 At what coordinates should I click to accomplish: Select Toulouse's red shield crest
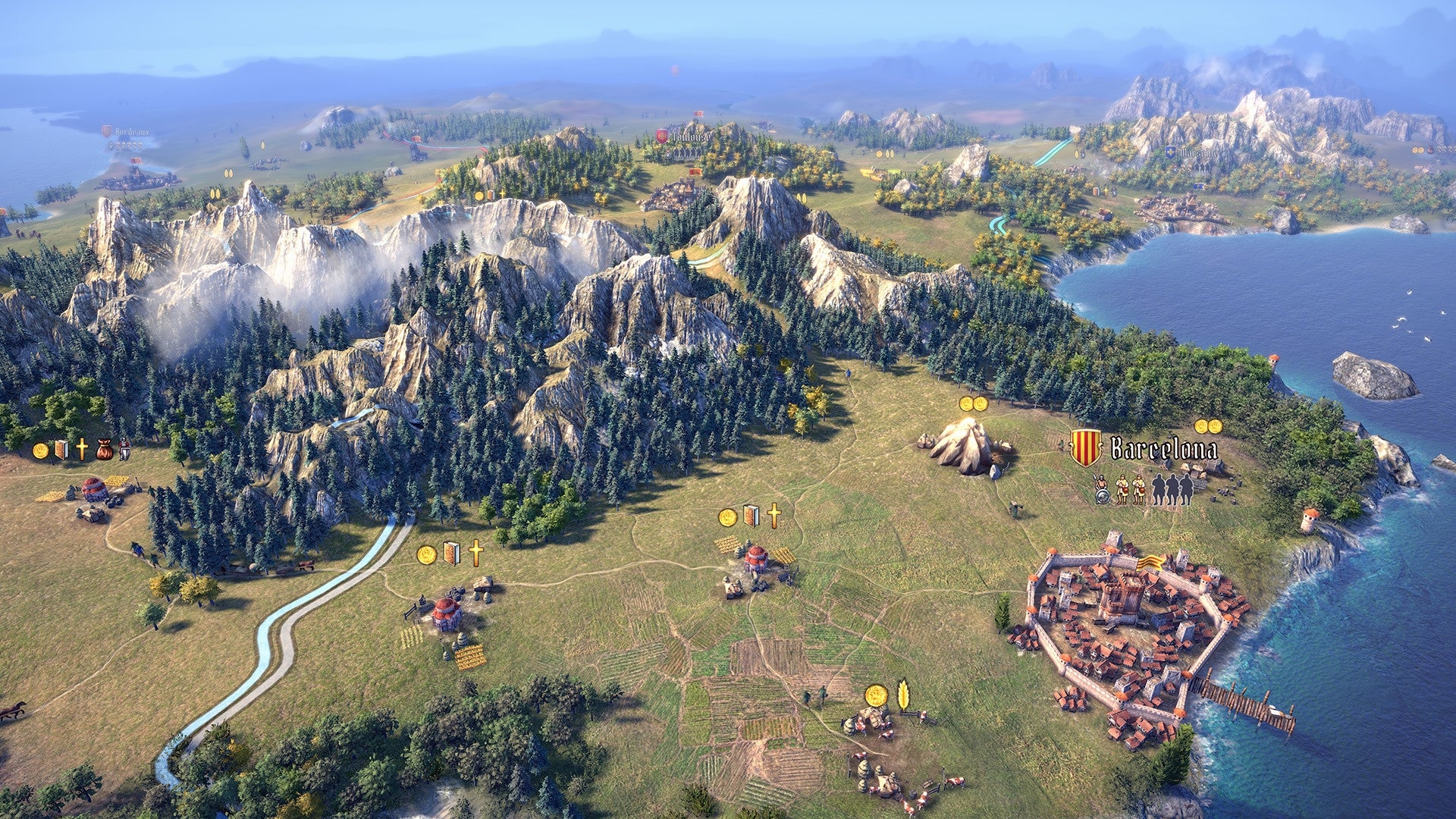[x=661, y=136]
